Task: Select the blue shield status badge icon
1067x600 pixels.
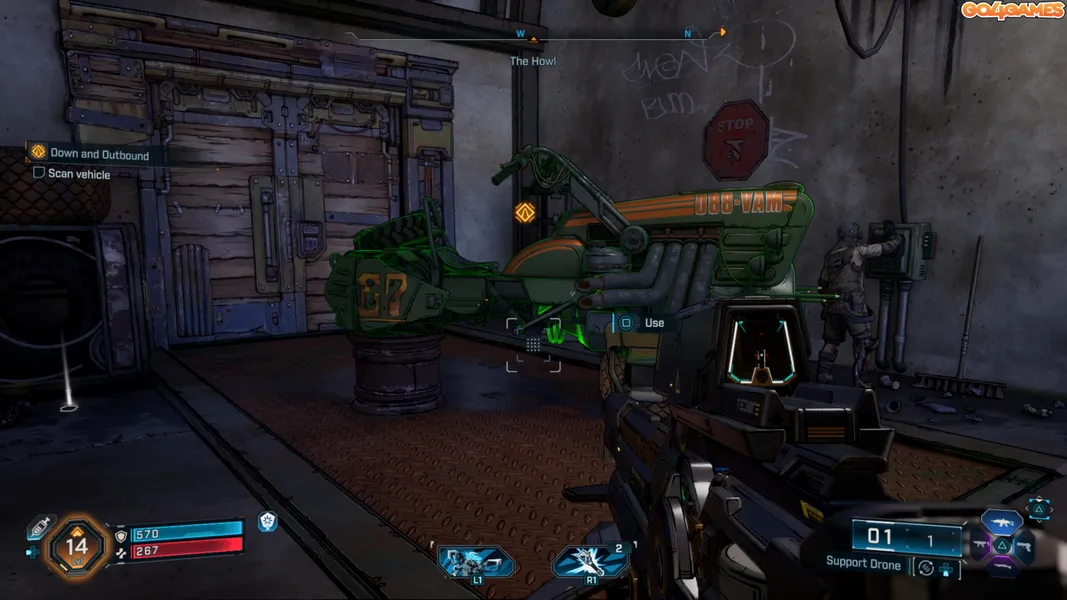Action: (x=267, y=521)
